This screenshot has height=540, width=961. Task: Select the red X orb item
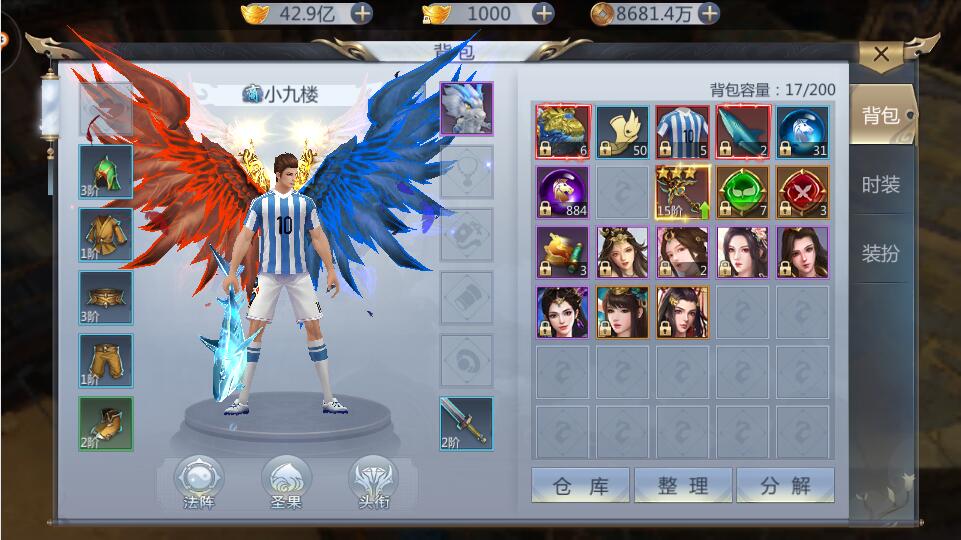(802, 192)
